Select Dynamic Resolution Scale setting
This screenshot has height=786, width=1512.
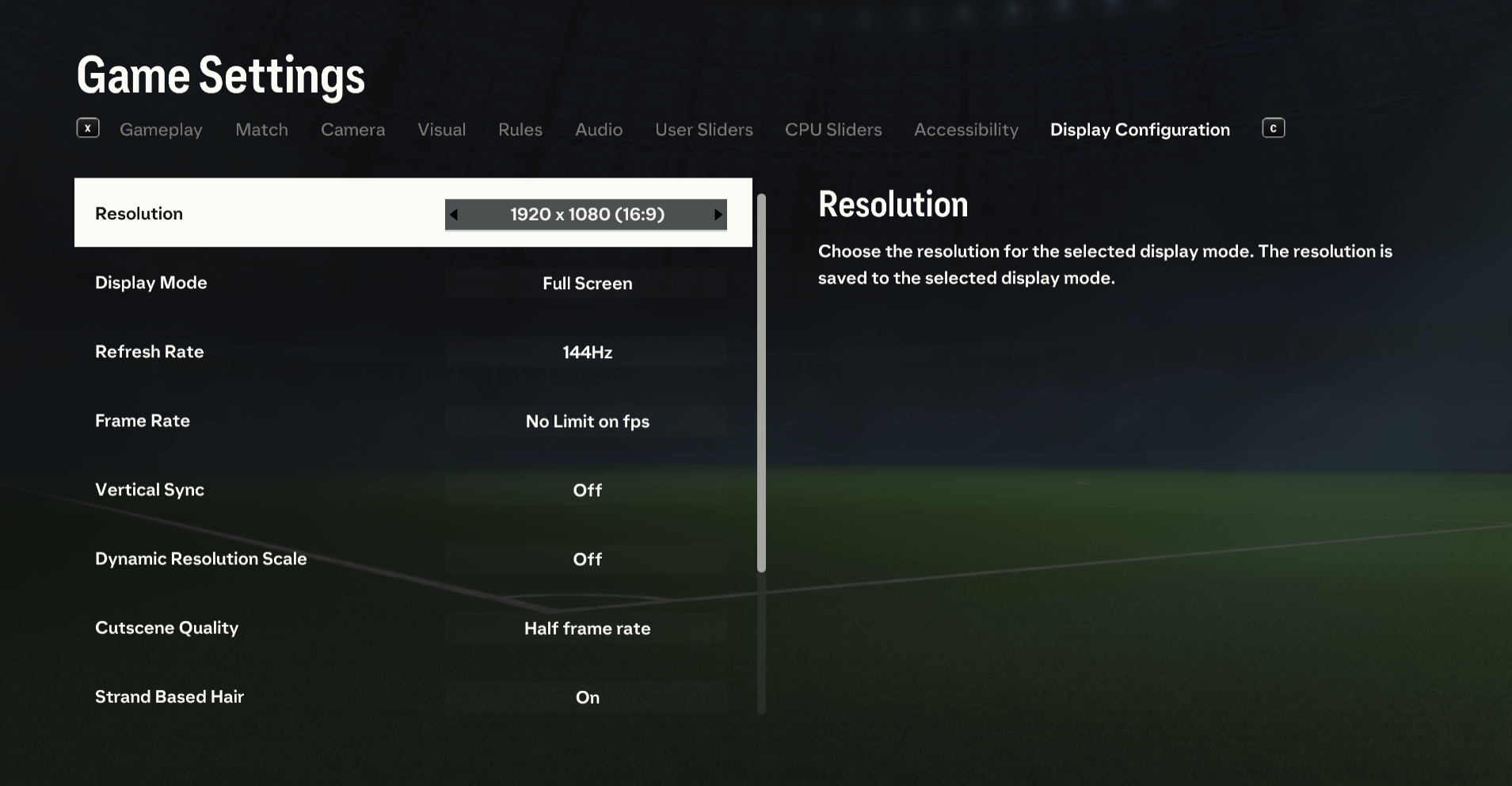pyautogui.click(x=412, y=559)
